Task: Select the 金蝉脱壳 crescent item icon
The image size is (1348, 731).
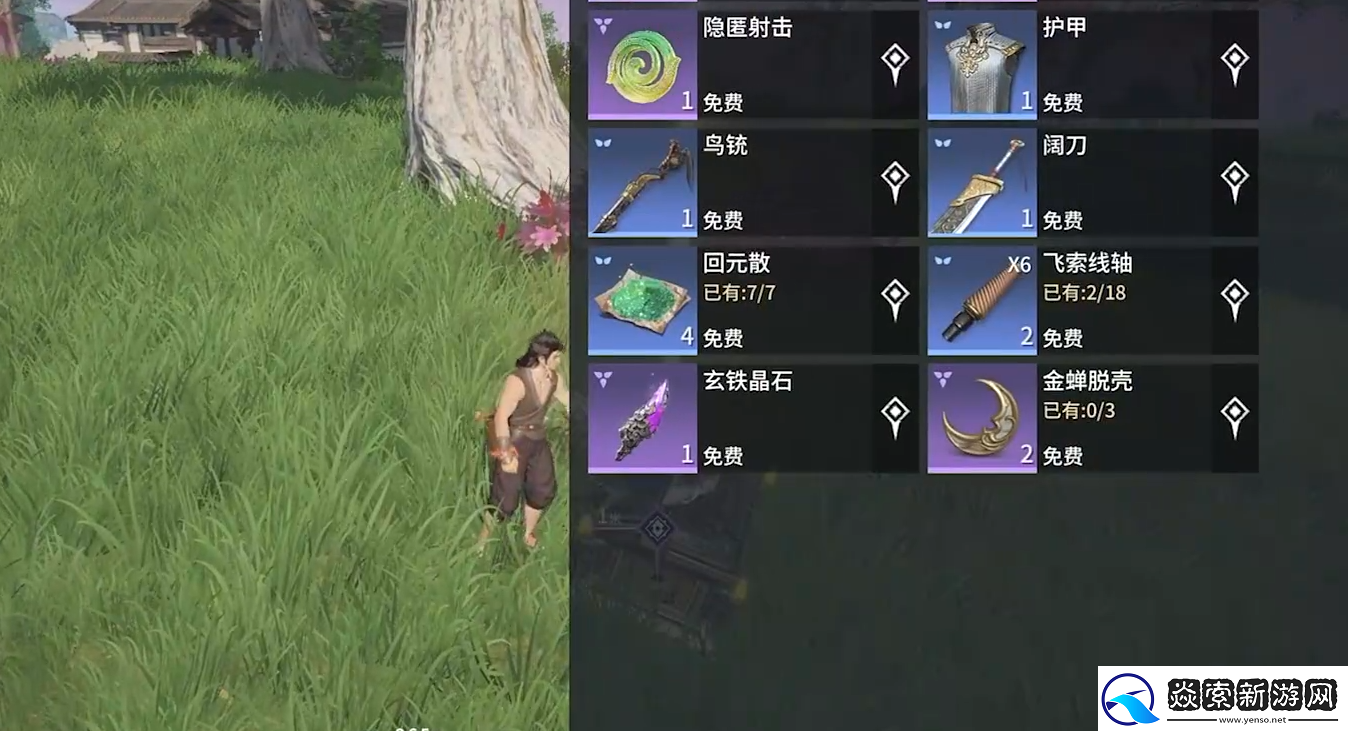Action: coord(981,418)
